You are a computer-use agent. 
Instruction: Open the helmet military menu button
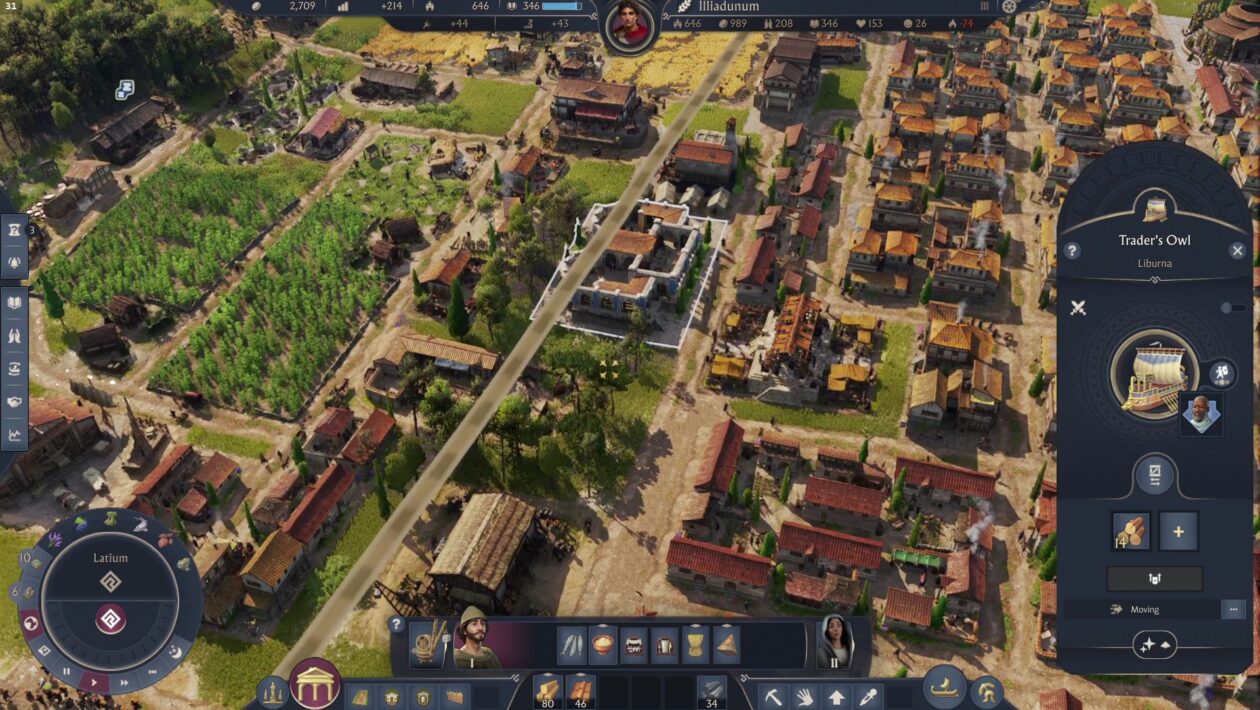point(987,689)
